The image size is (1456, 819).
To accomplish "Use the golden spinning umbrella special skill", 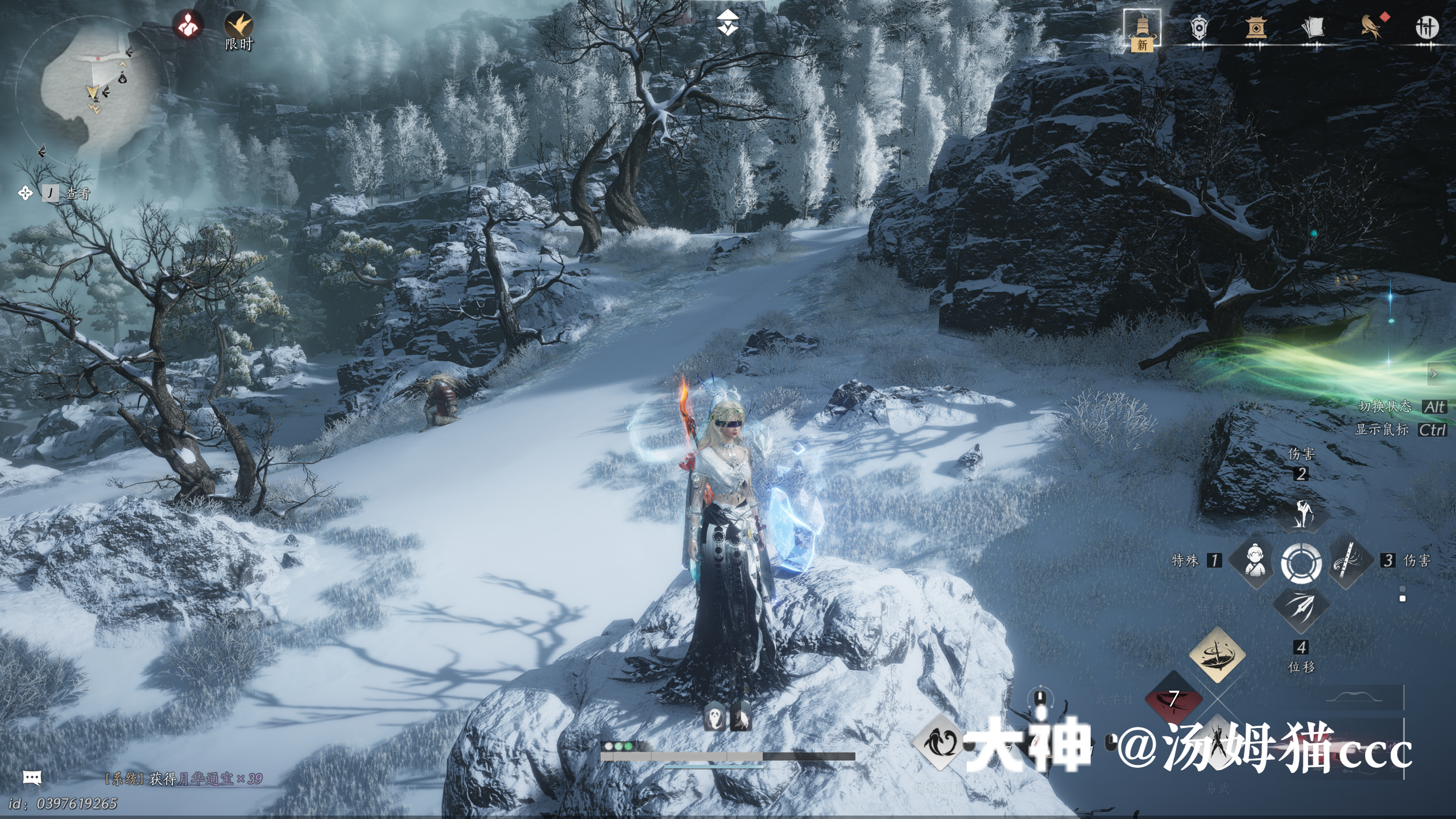I will point(1217,655).
